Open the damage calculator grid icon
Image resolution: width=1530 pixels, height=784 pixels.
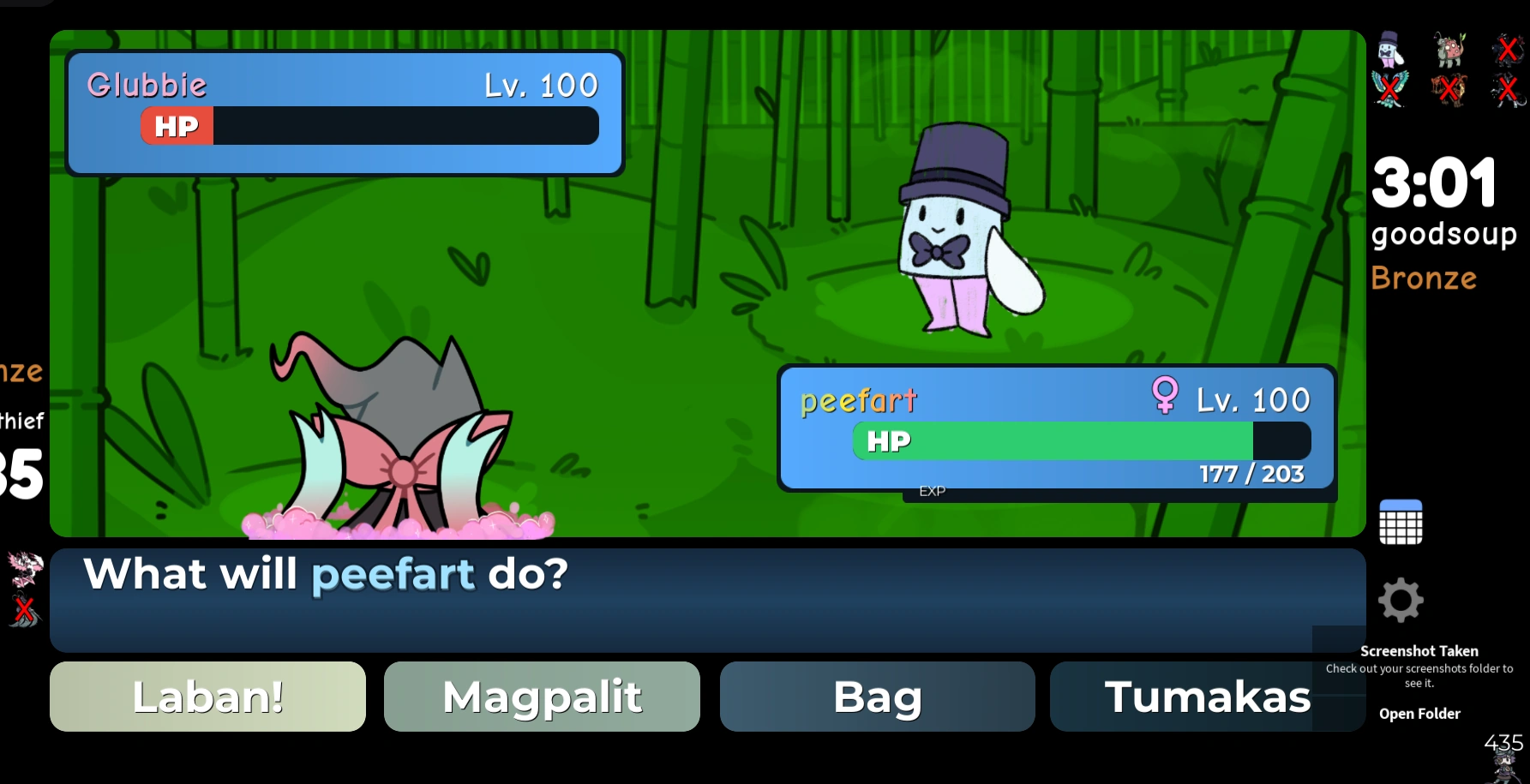[1402, 521]
